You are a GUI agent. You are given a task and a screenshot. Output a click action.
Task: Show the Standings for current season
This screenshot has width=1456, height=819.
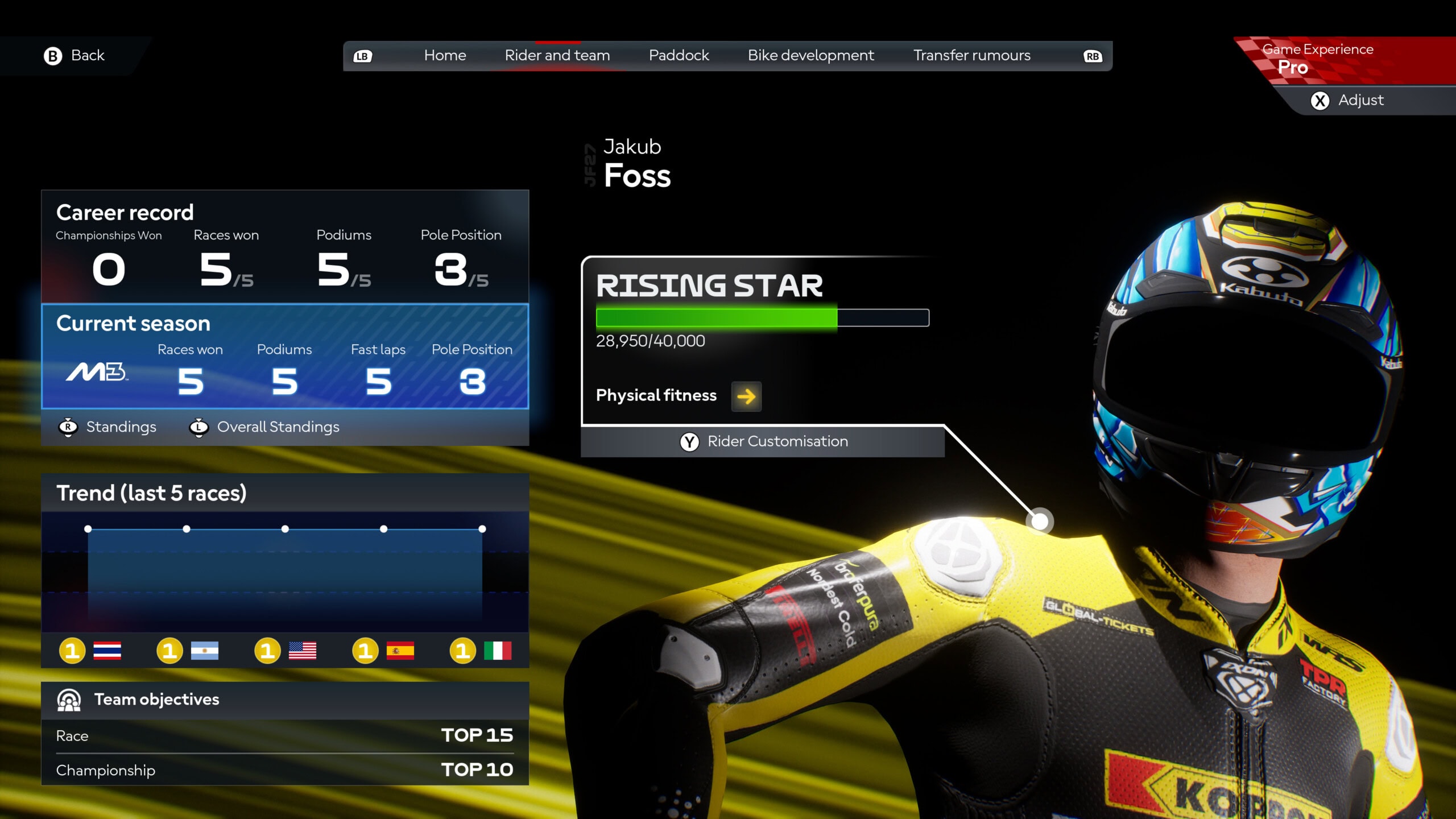click(108, 427)
